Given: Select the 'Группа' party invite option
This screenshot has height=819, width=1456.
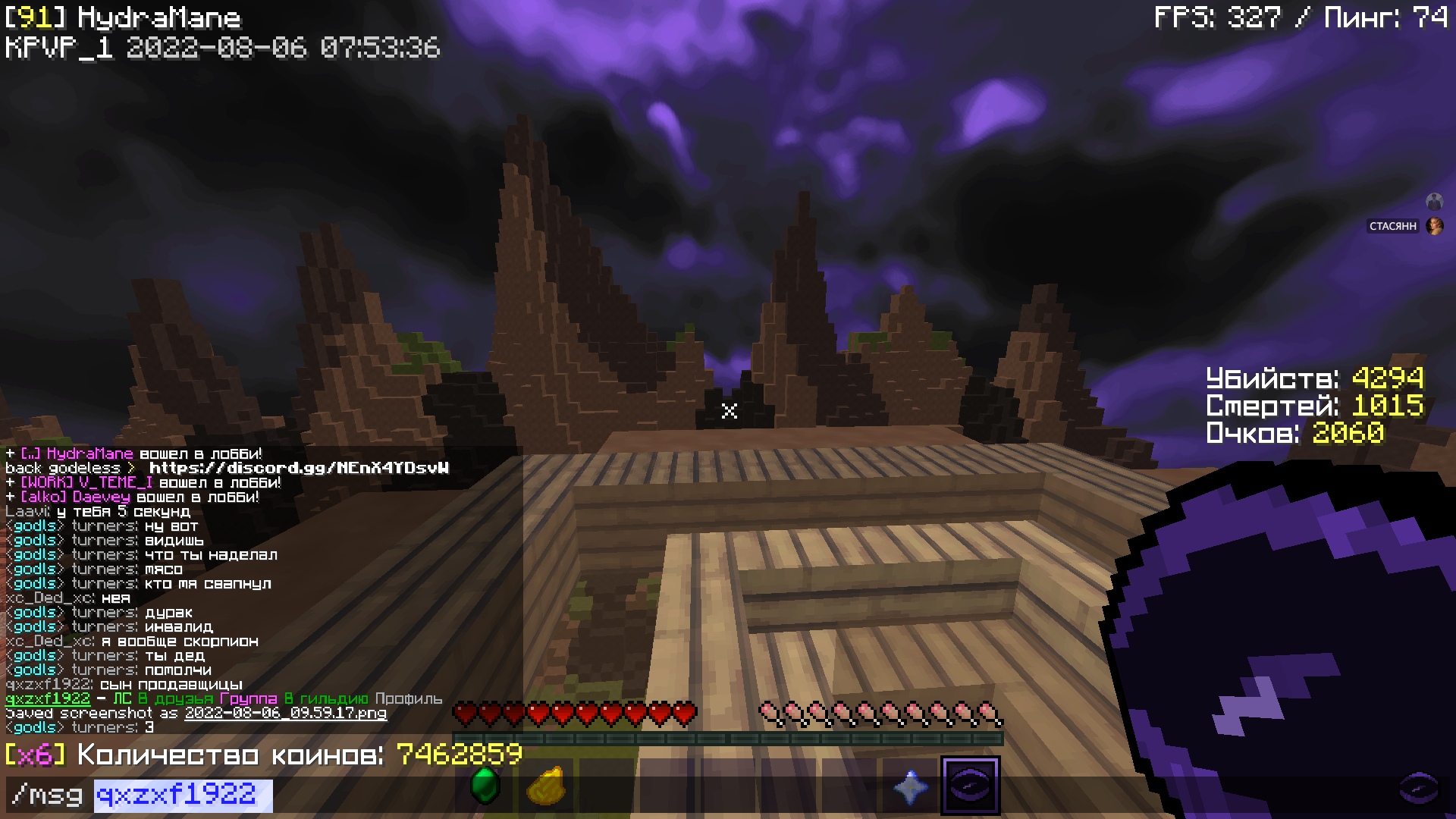Looking at the screenshot, I should point(248,698).
